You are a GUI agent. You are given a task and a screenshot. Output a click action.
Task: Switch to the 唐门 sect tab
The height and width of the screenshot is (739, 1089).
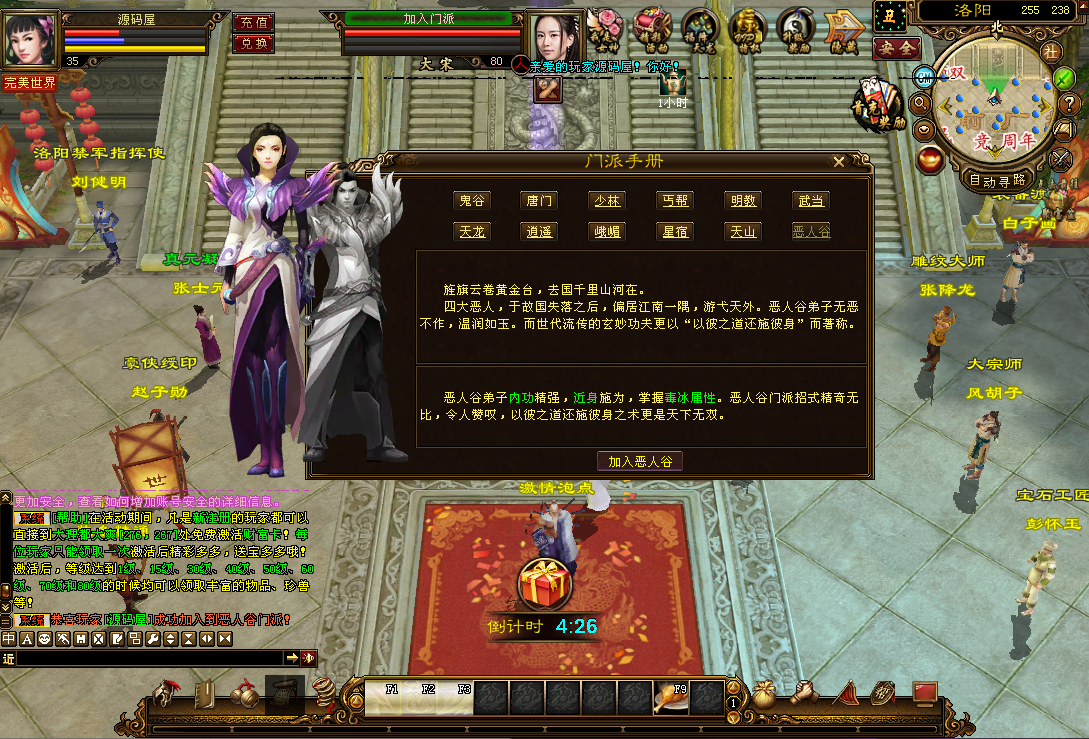[539, 201]
